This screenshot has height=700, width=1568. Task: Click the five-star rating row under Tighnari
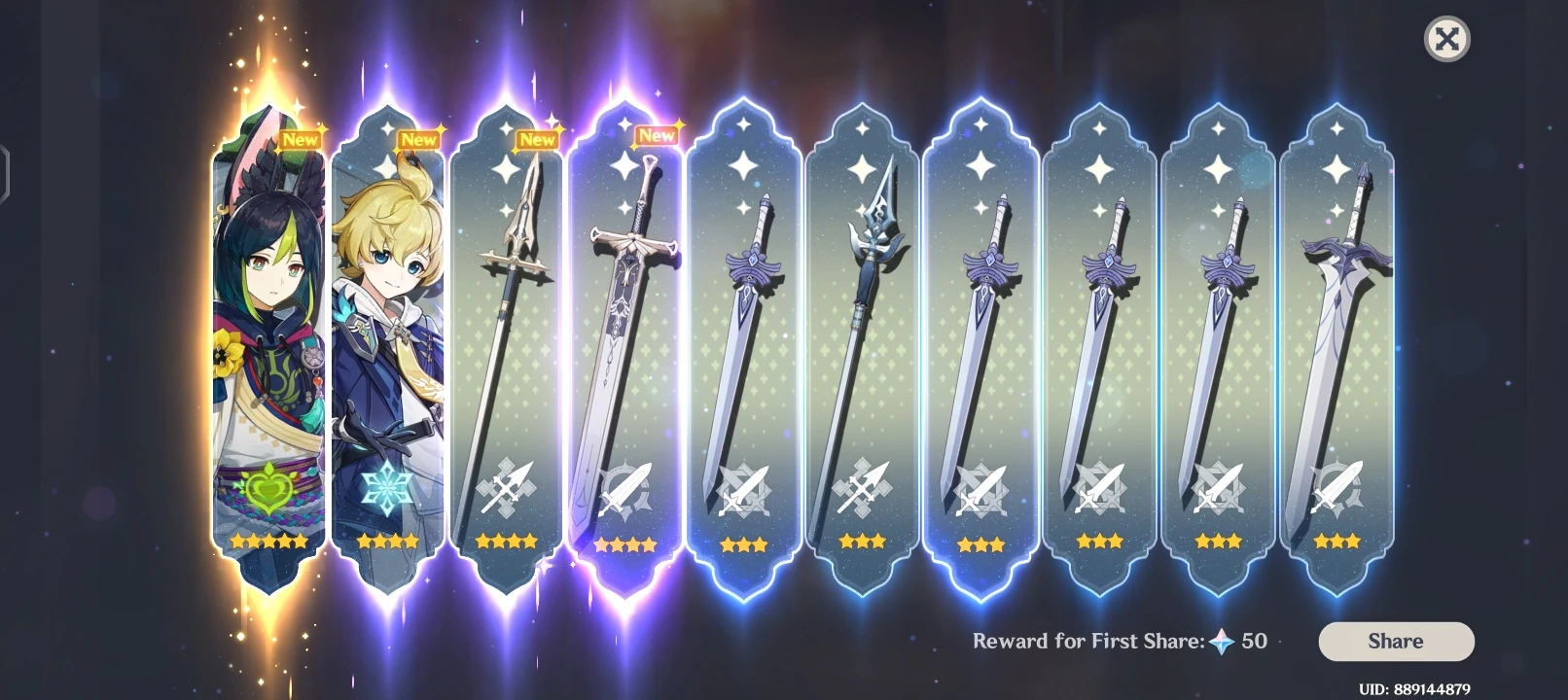(x=269, y=542)
